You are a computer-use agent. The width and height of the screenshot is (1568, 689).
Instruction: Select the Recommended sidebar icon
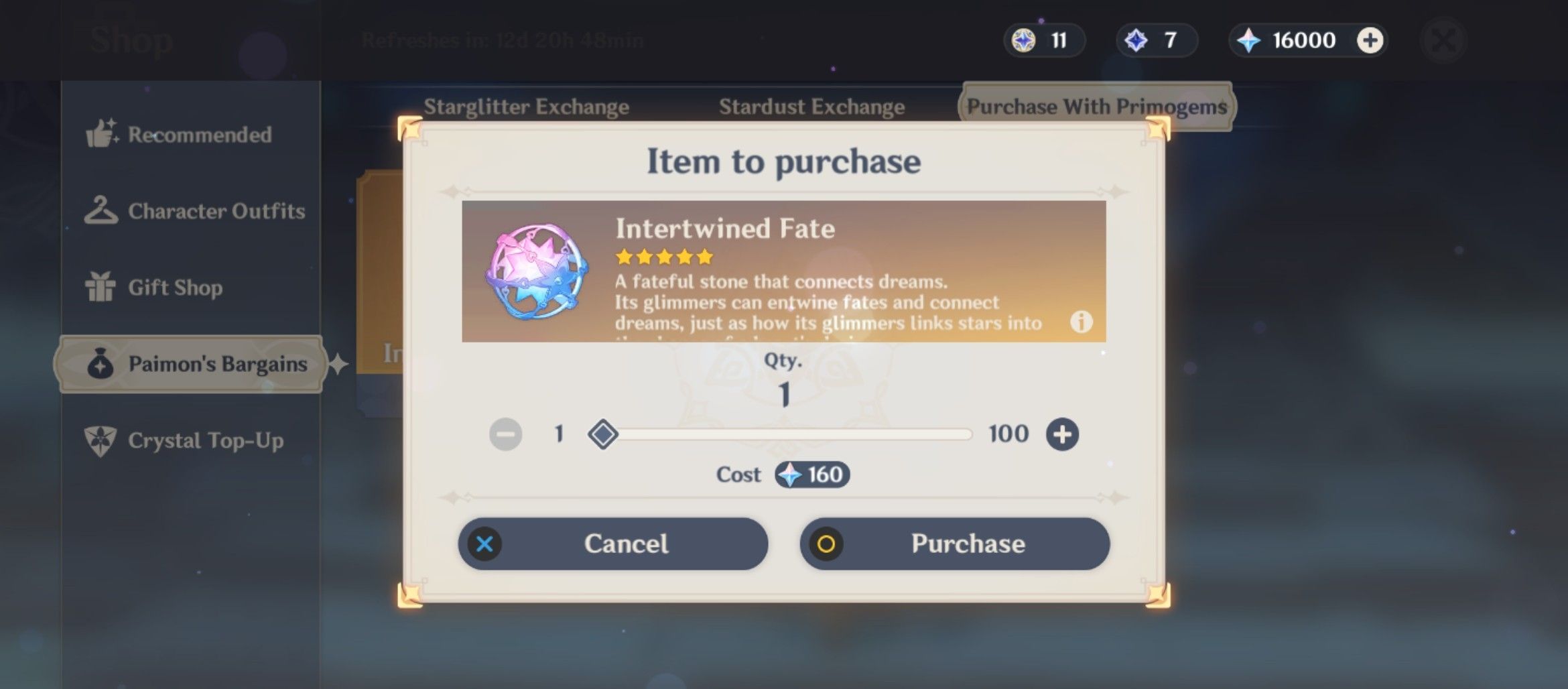(104, 134)
